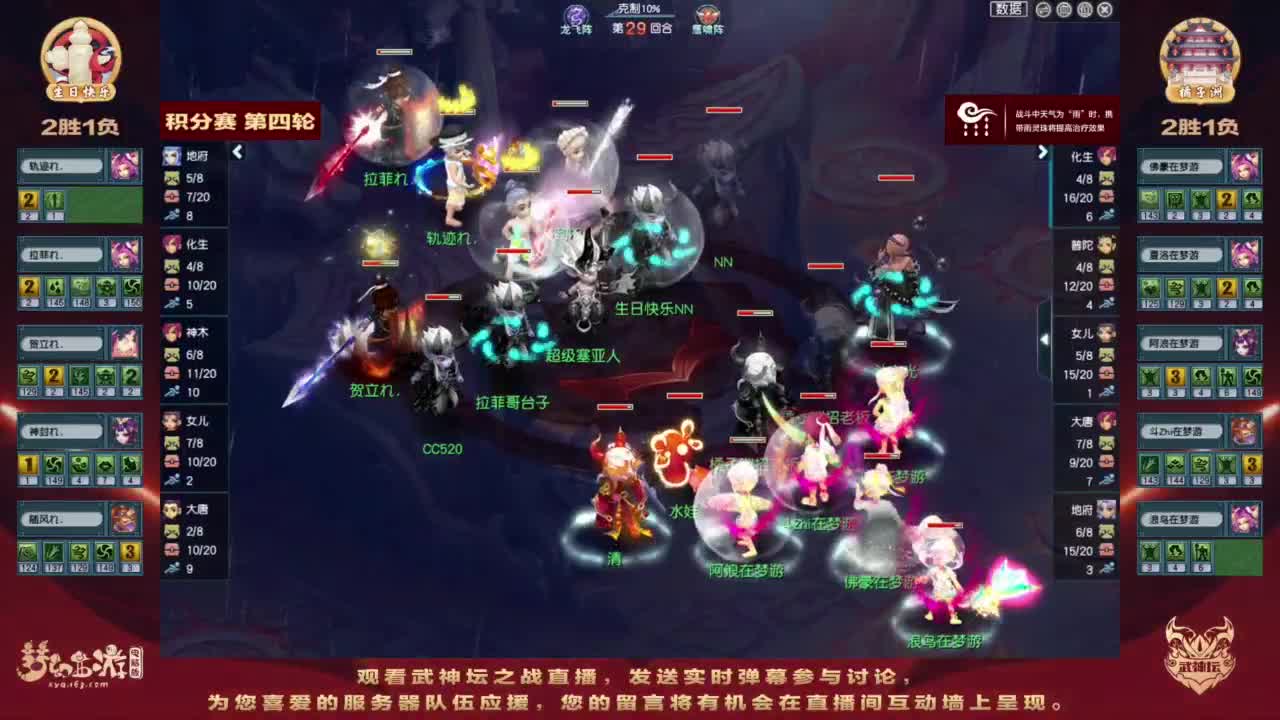Collapse the left roster with its arrow
Screen dimensions: 1280x720
point(237,153)
